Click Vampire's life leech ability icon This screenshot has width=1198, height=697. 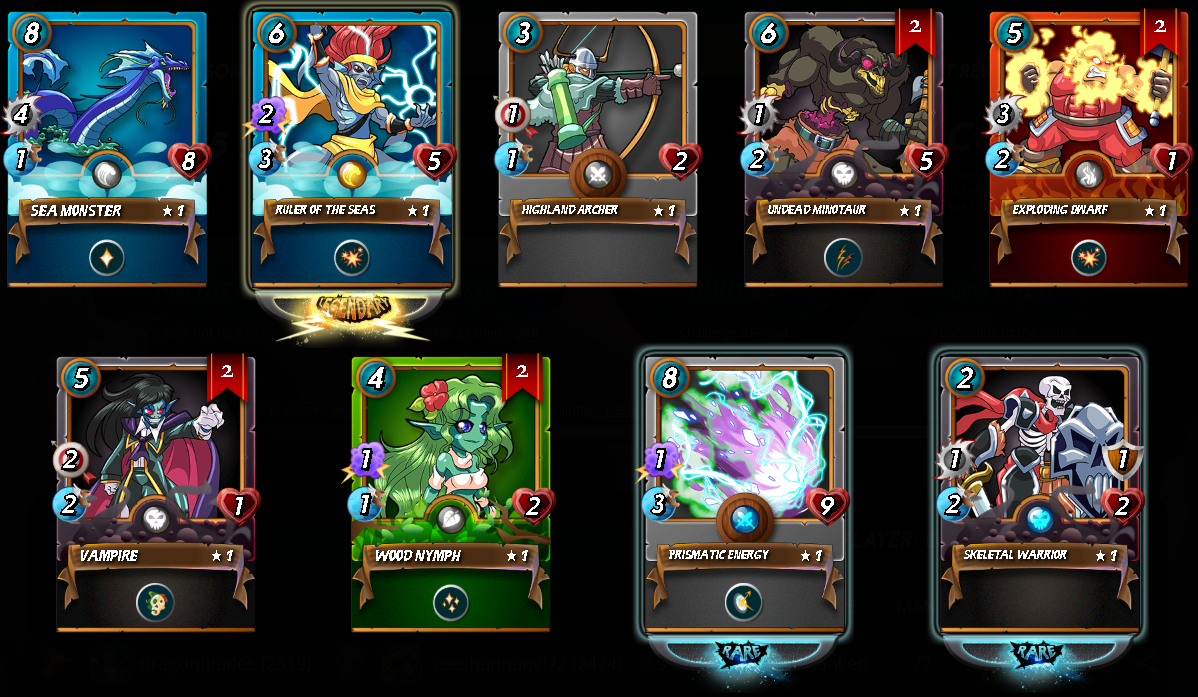pyautogui.click(x=155, y=602)
